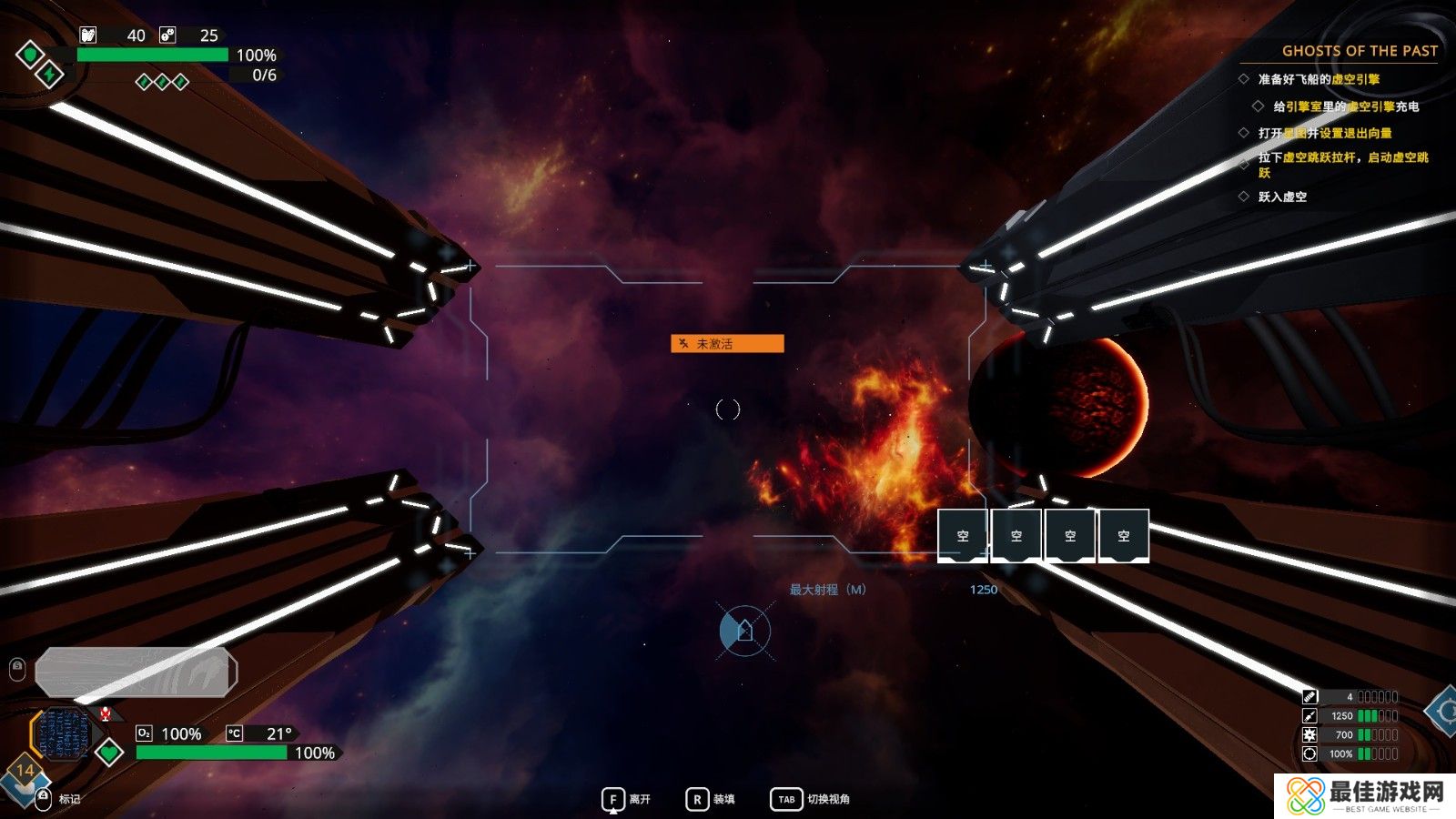Click the home direction indicator icon
Screen dimensions: 1456x819
(744, 630)
